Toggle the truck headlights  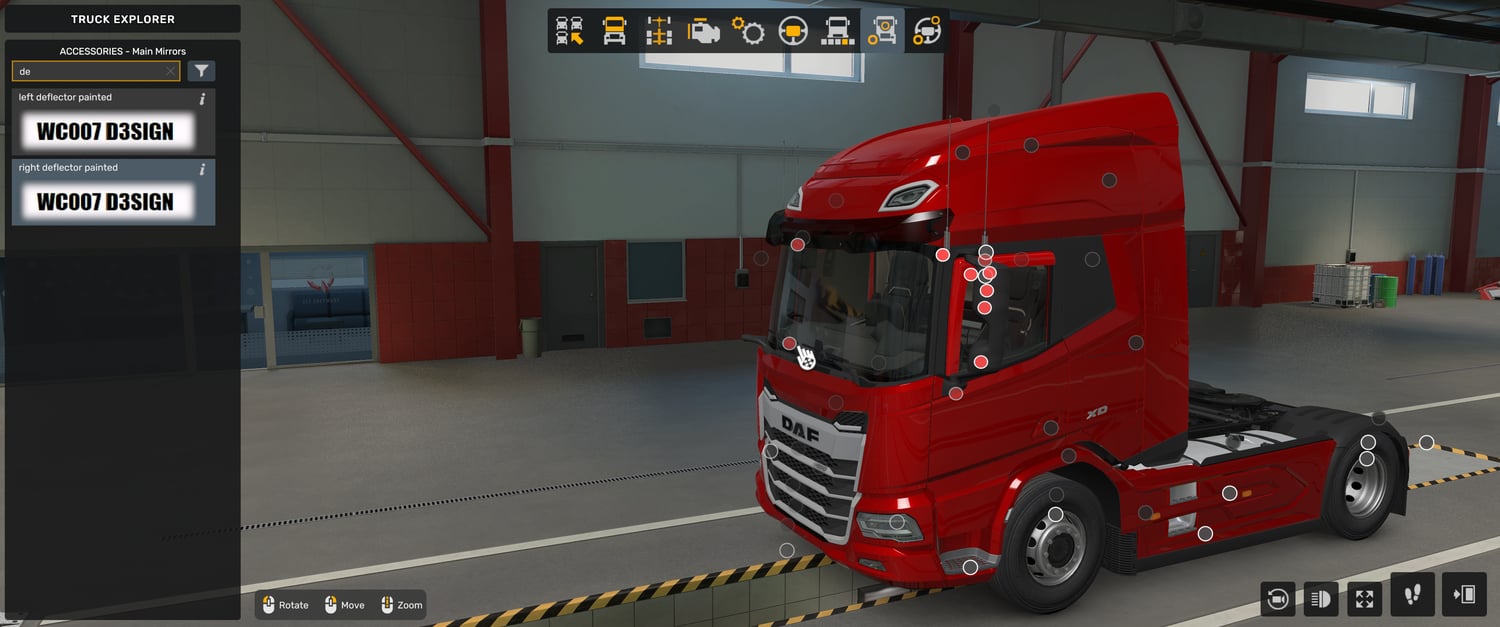click(1321, 598)
